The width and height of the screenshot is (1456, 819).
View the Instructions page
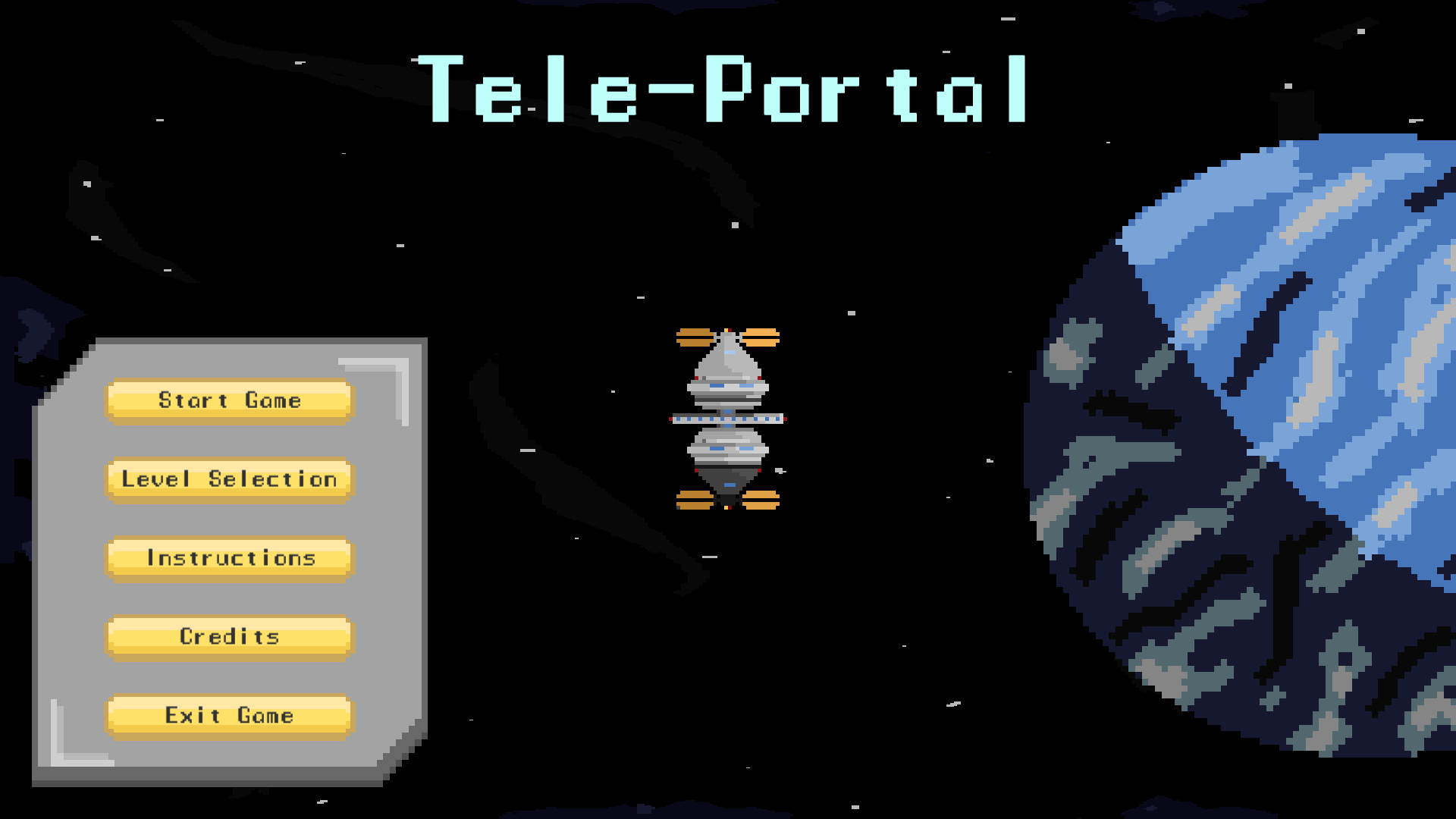click(x=228, y=558)
